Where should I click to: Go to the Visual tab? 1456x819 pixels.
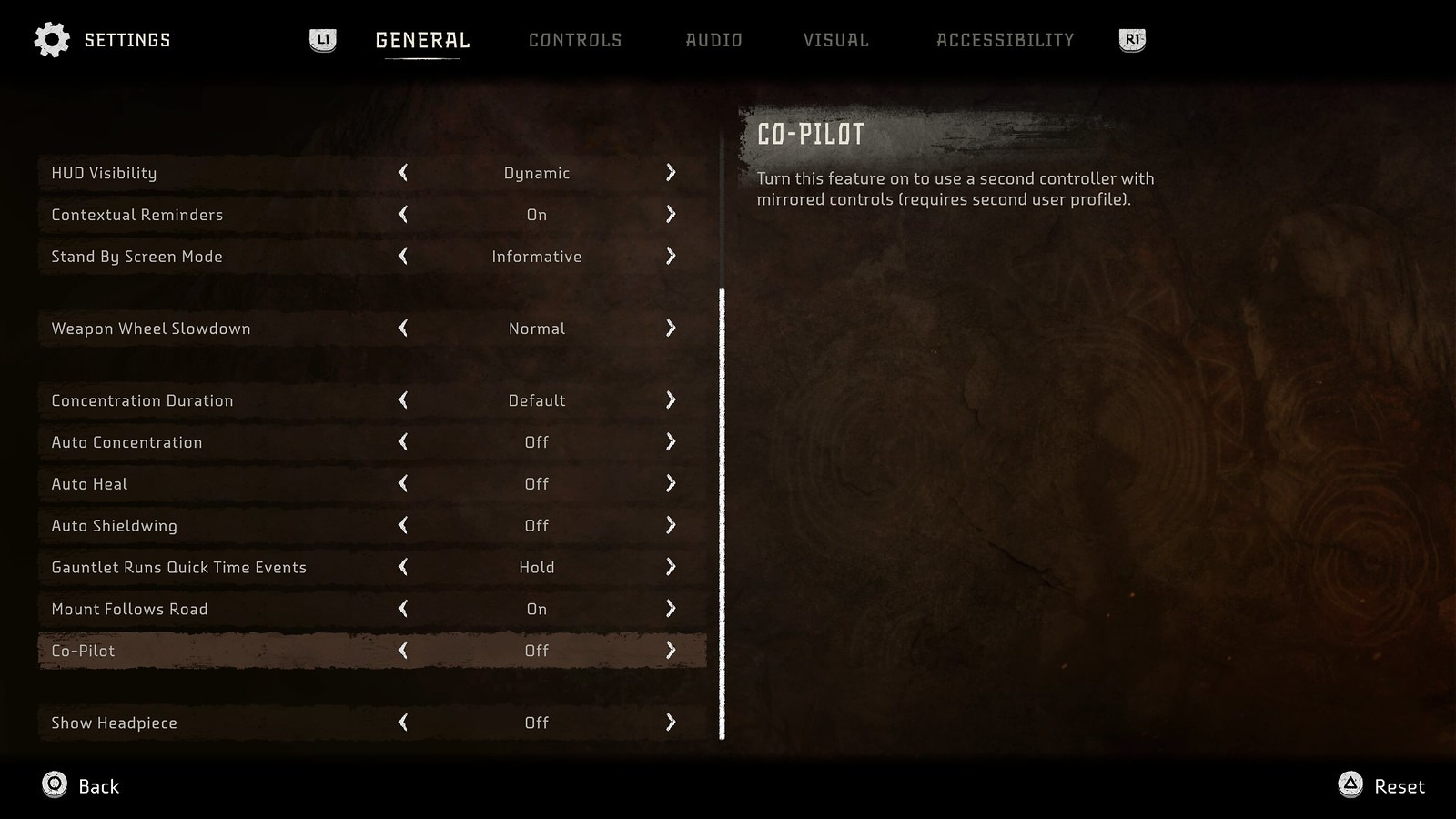click(x=835, y=40)
